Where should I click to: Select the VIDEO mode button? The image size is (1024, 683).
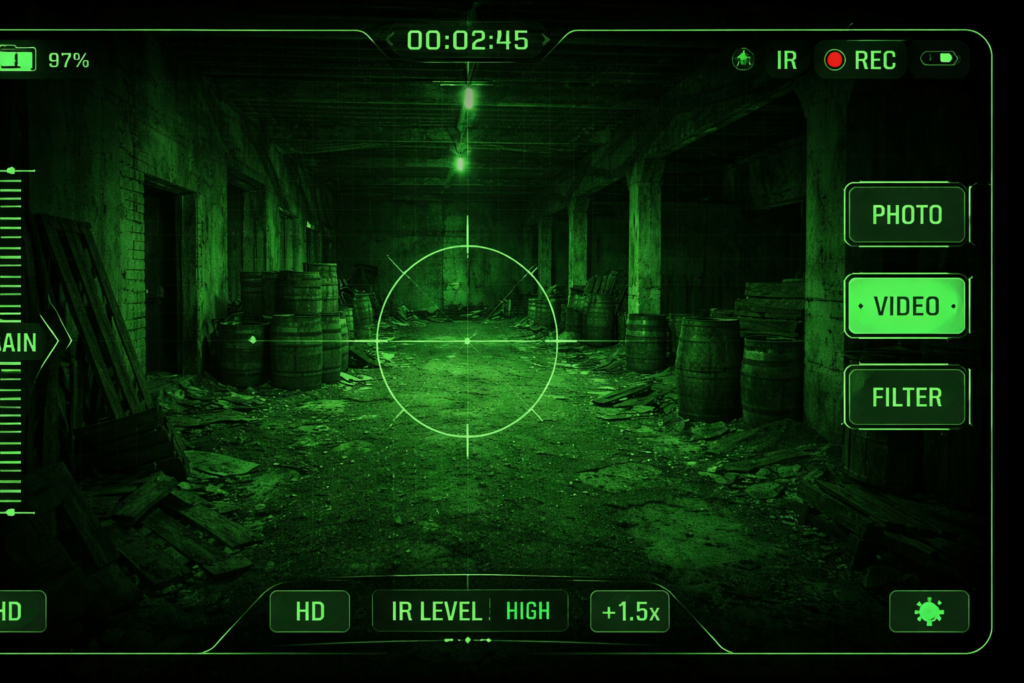pos(906,306)
